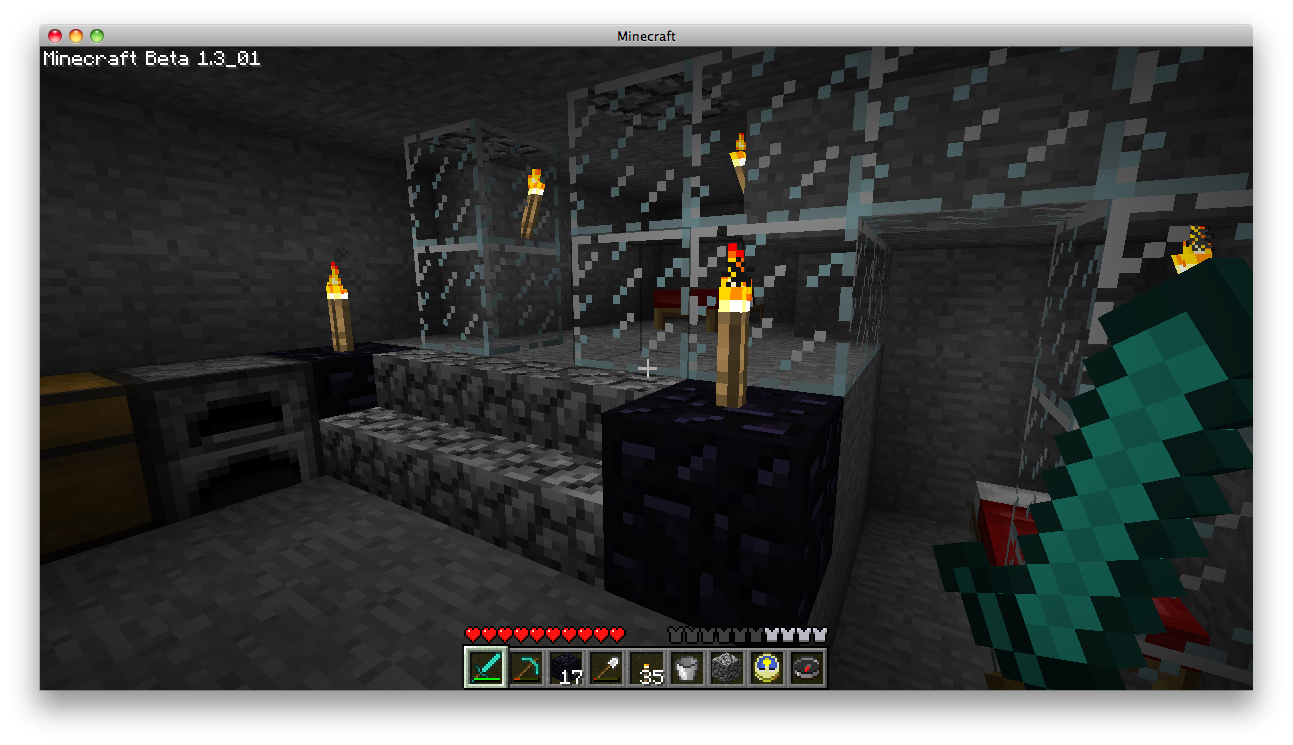Select the compass hotbar slot
The width and height of the screenshot is (1293, 745).
click(806, 667)
